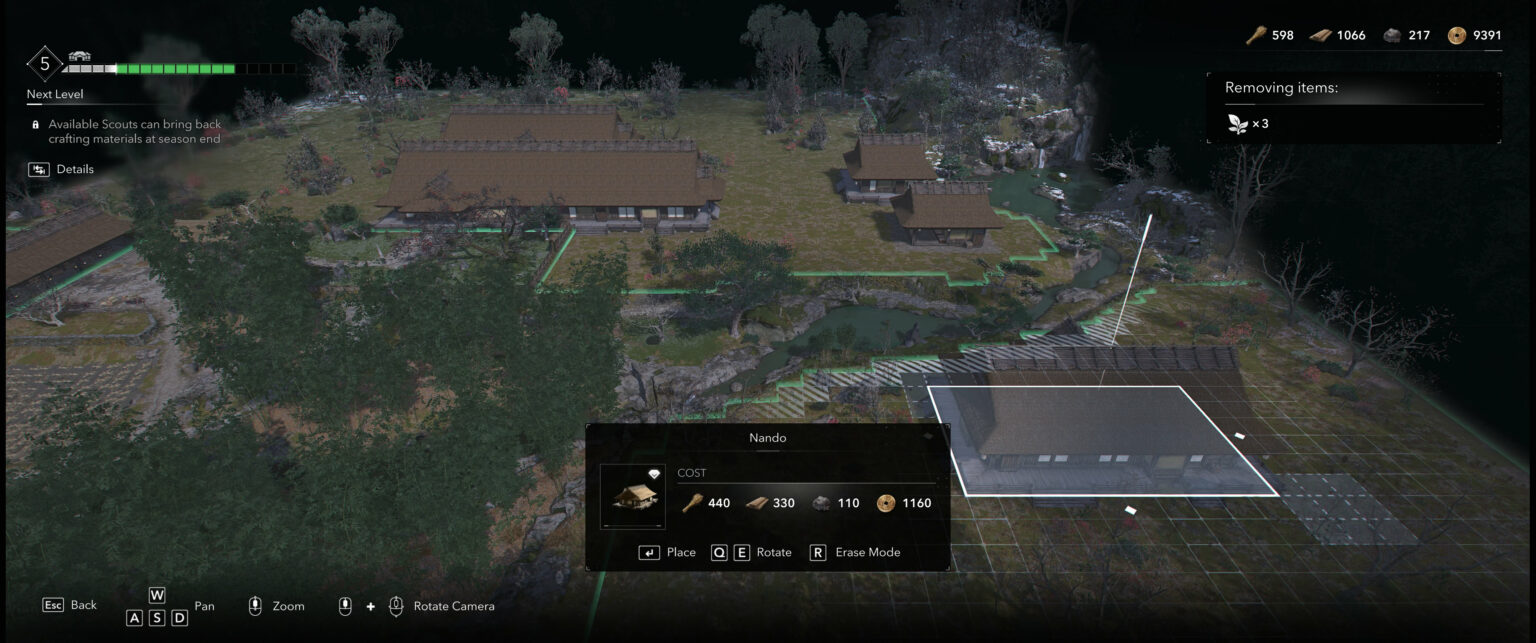Place the Nando building

[x=667, y=552]
